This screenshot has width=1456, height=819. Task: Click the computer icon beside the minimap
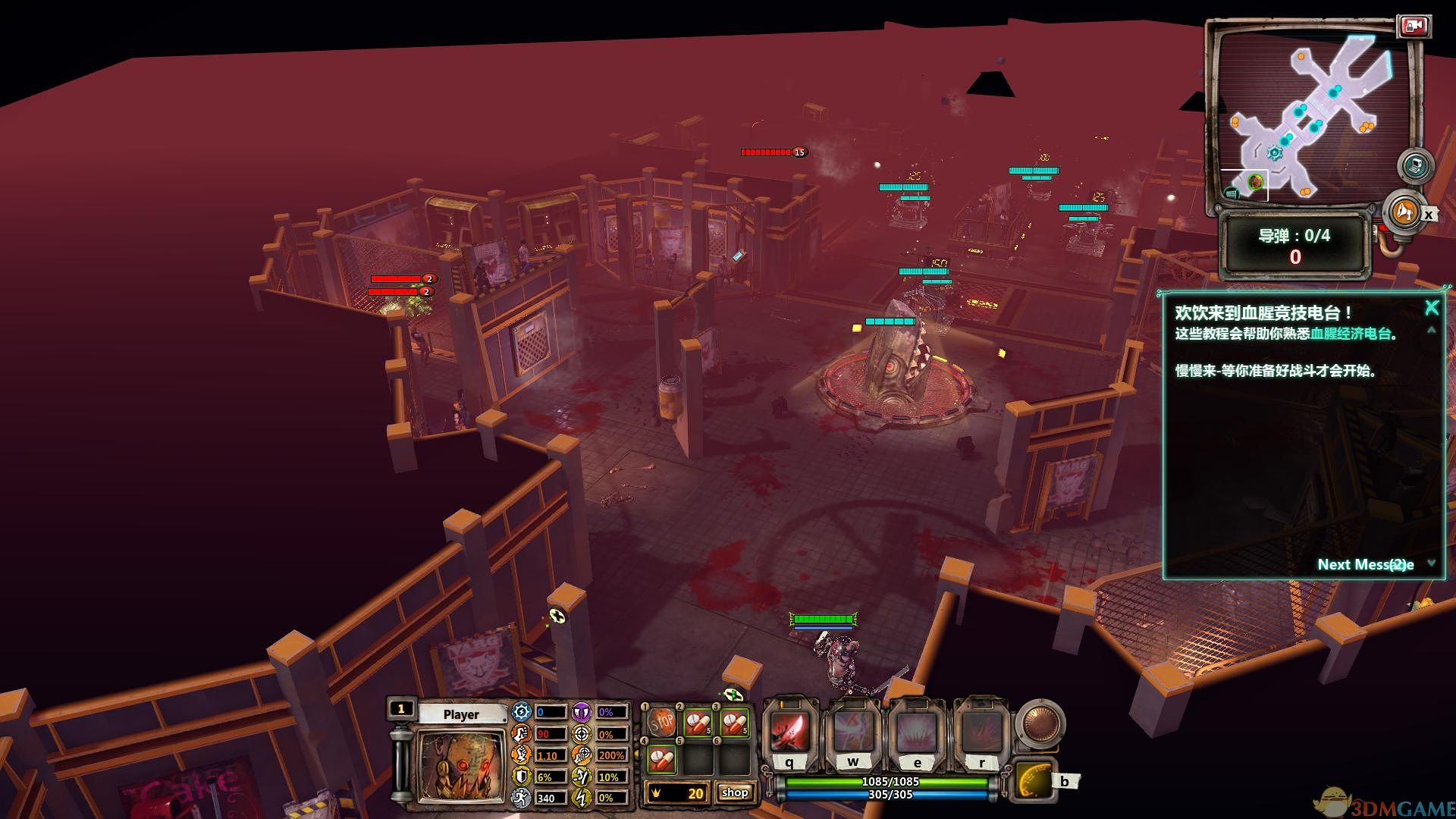[x=1414, y=165]
